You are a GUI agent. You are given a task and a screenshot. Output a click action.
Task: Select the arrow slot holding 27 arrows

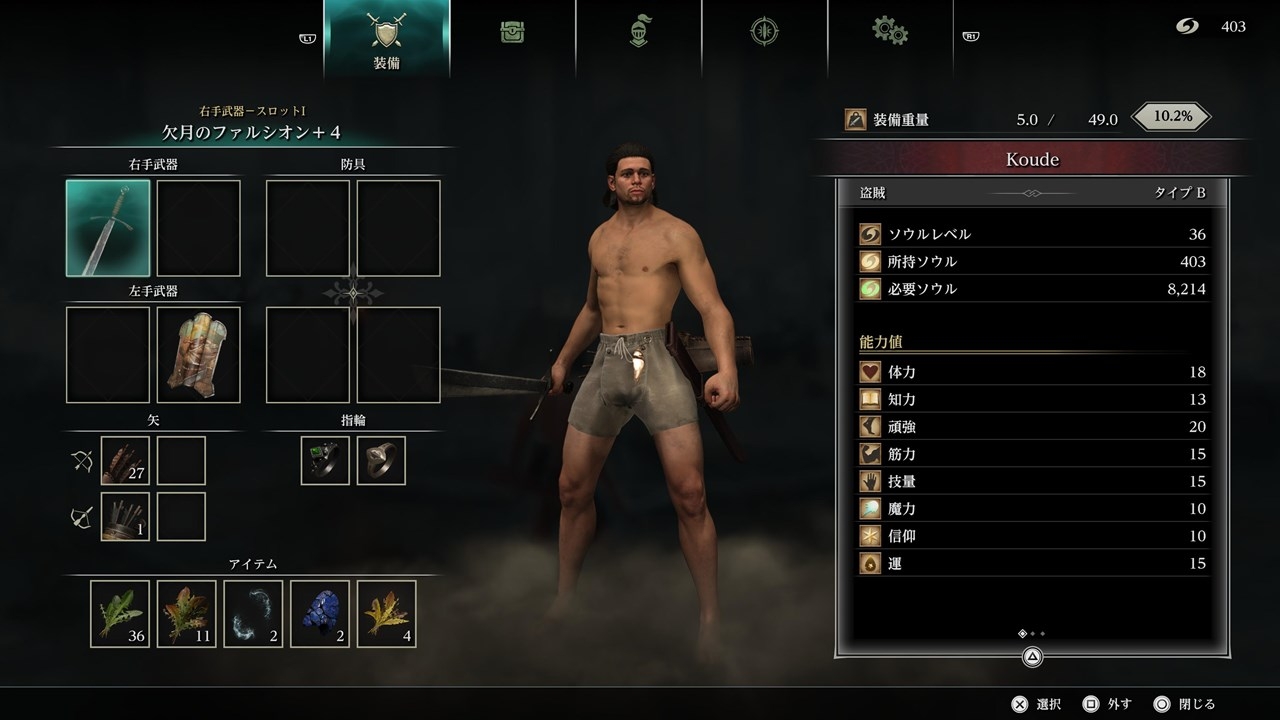tap(125, 461)
